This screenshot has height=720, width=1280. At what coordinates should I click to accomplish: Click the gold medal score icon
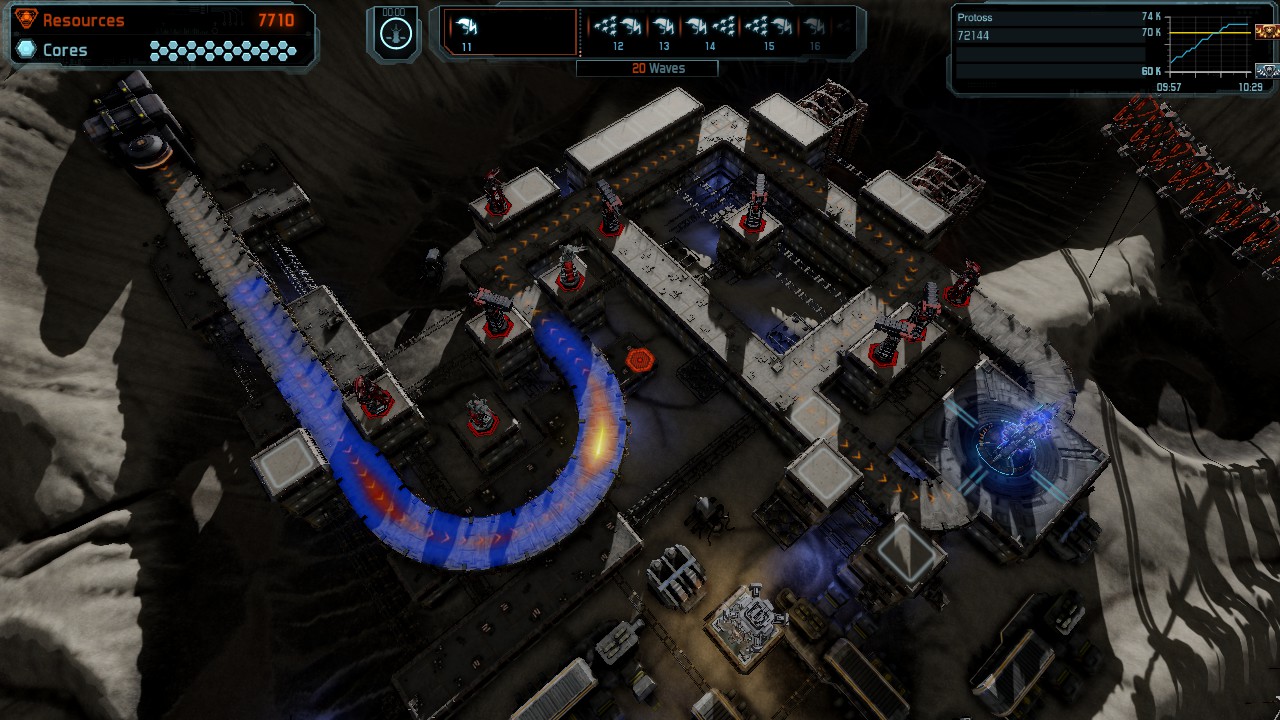(x=1265, y=32)
